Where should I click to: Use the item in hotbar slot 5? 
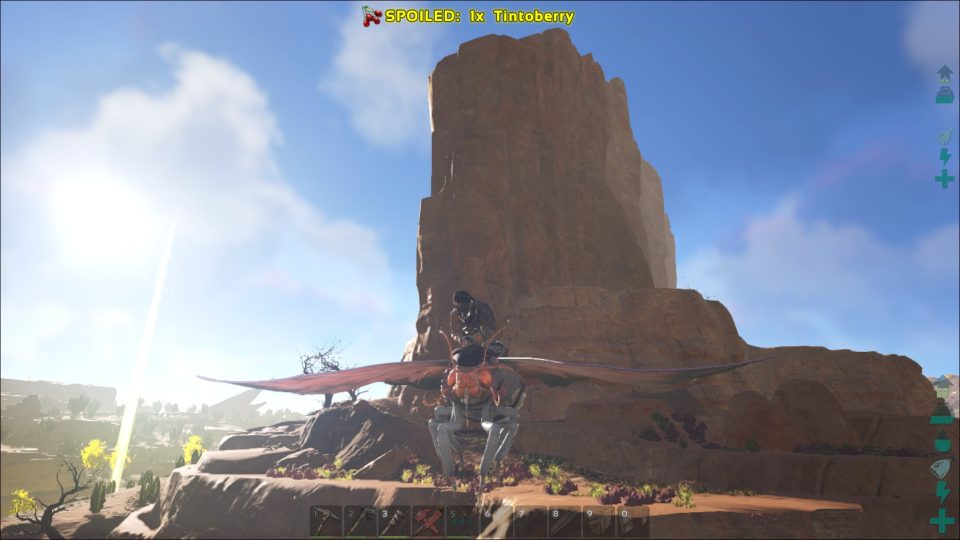click(x=462, y=522)
